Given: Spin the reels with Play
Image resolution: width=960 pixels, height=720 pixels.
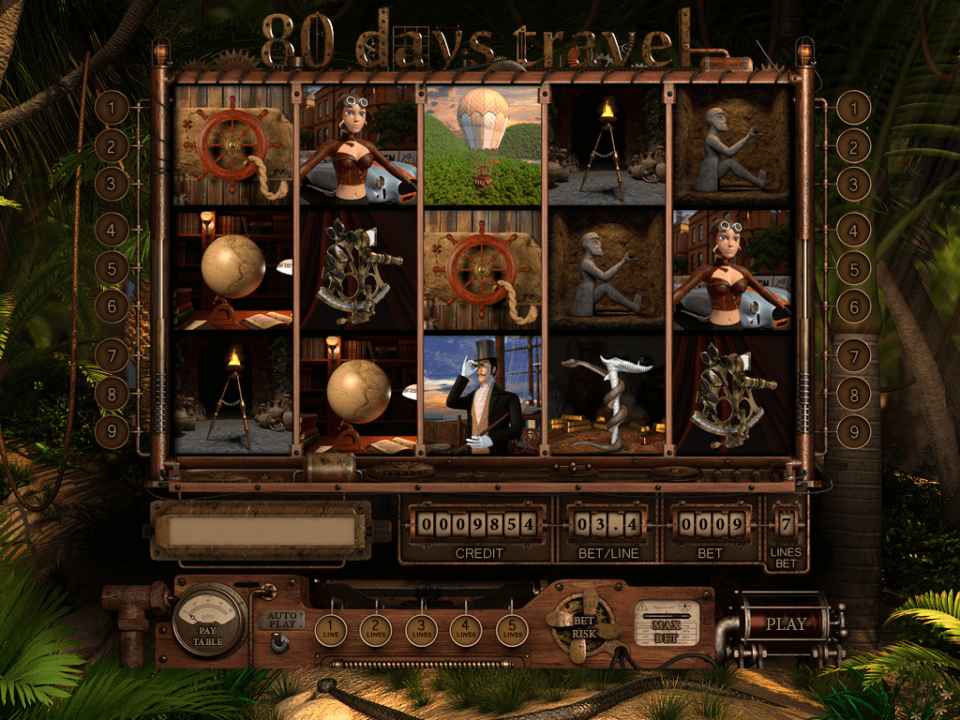Looking at the screenshot, I should pos(786,624).
